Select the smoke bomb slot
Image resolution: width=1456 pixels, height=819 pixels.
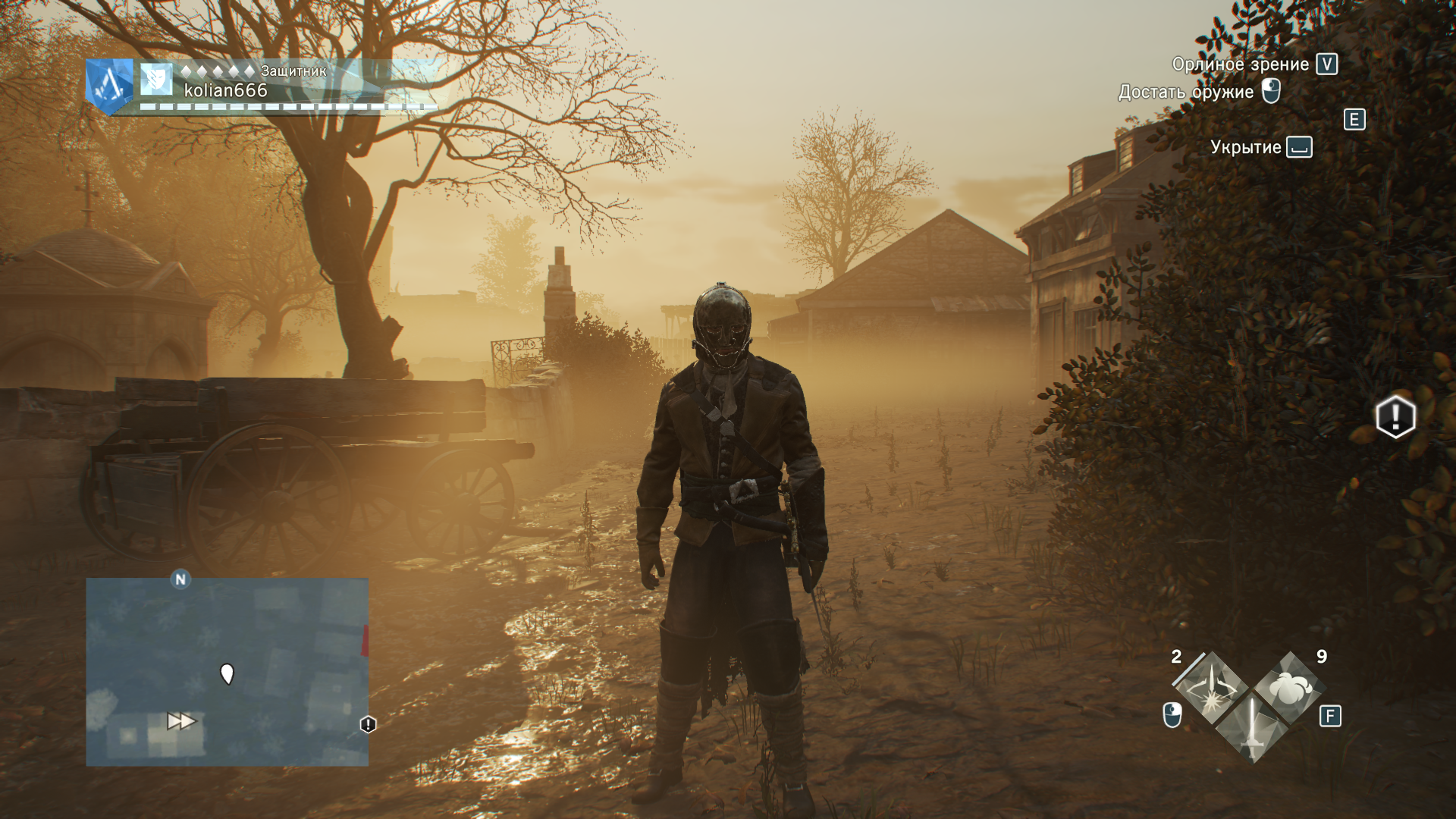[1288, 687]
